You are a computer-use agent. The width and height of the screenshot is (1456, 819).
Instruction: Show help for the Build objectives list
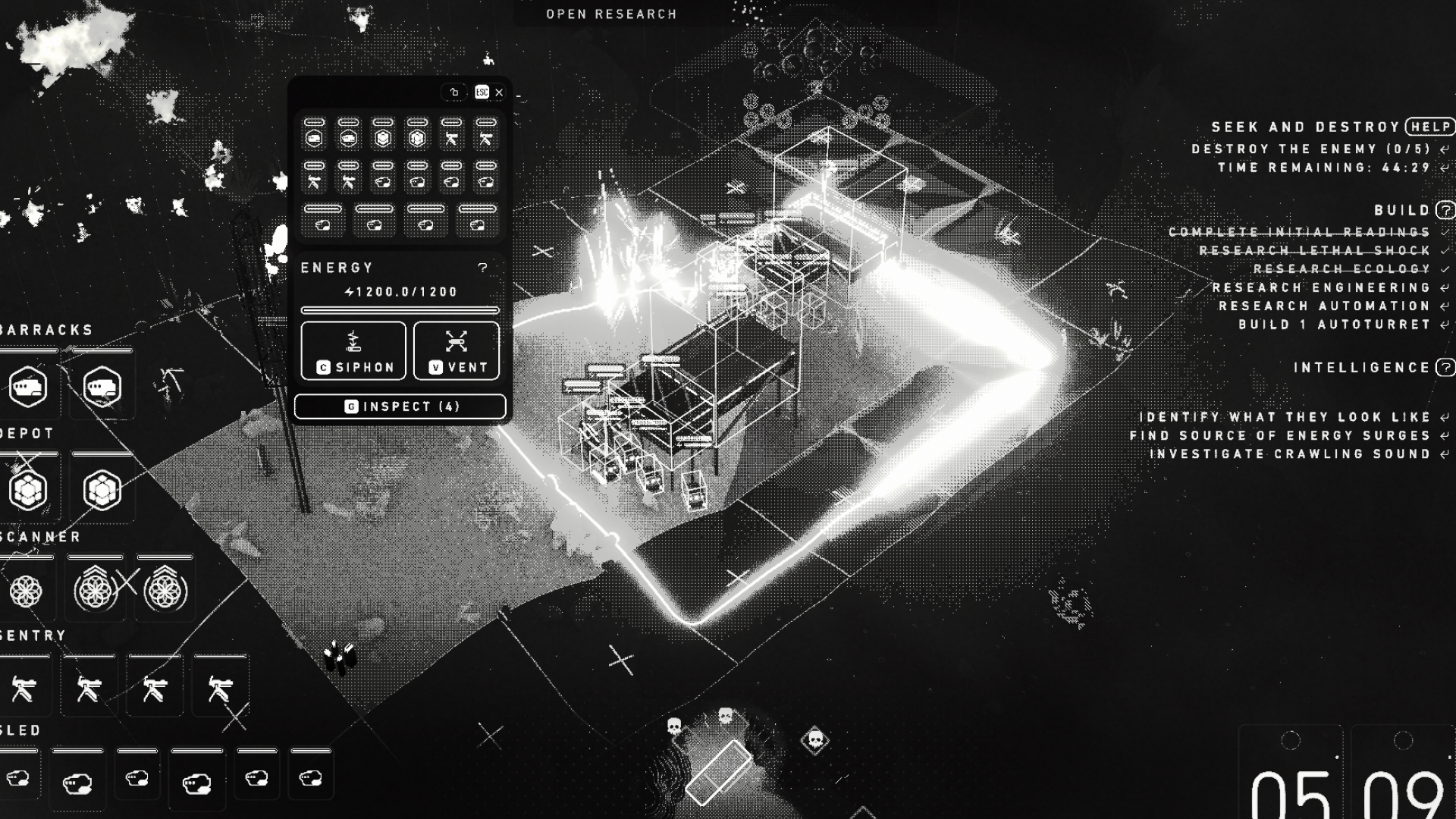[1445, 210]
